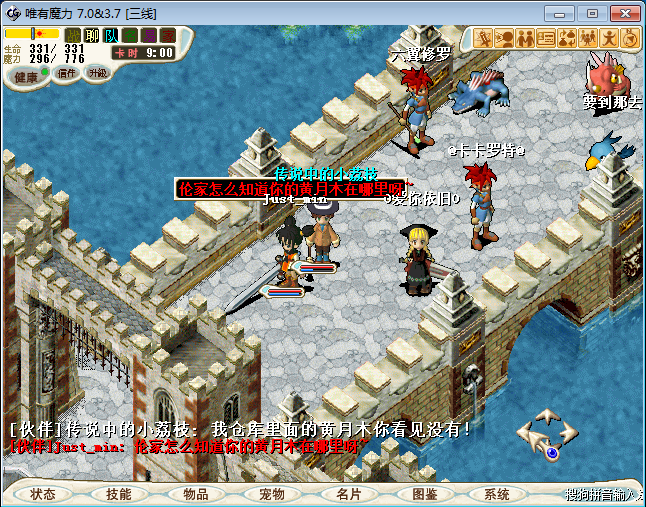The image size is (646, 507).
Task: Open the 技能 skills menu
Action: 119,494
